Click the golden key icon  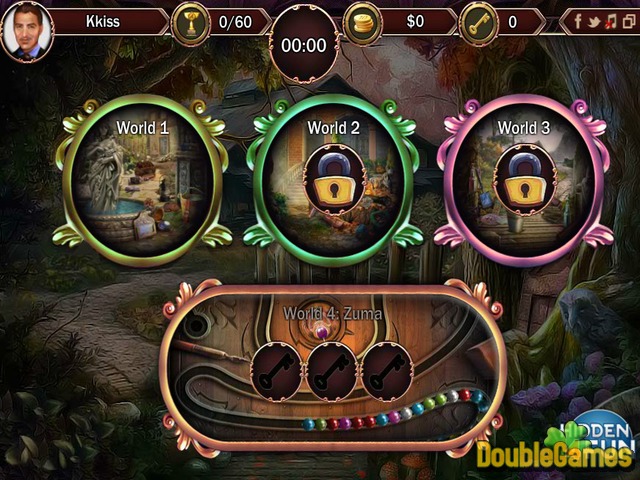click(x=478, y=21)
